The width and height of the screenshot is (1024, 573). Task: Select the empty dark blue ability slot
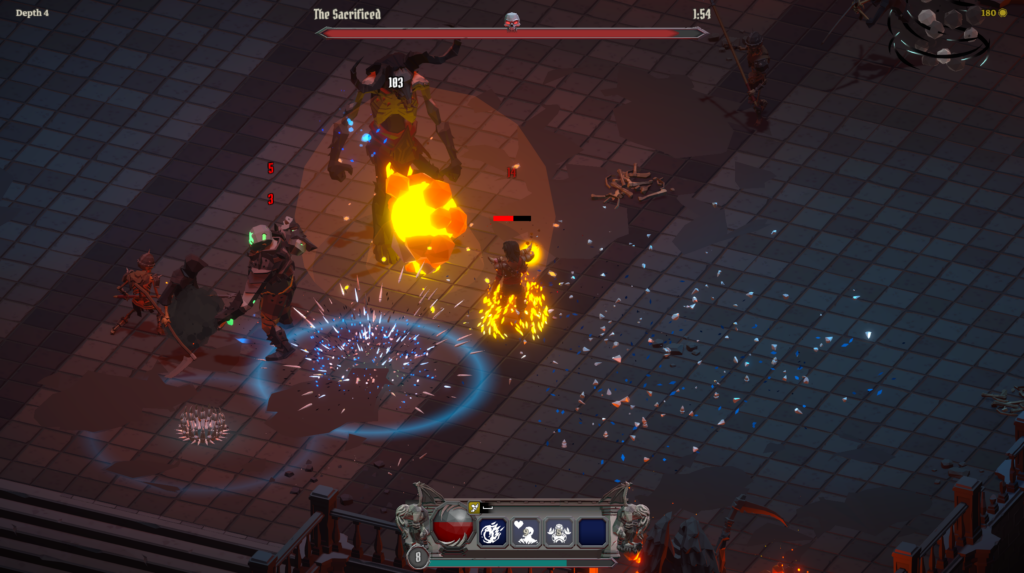[592, 532]
